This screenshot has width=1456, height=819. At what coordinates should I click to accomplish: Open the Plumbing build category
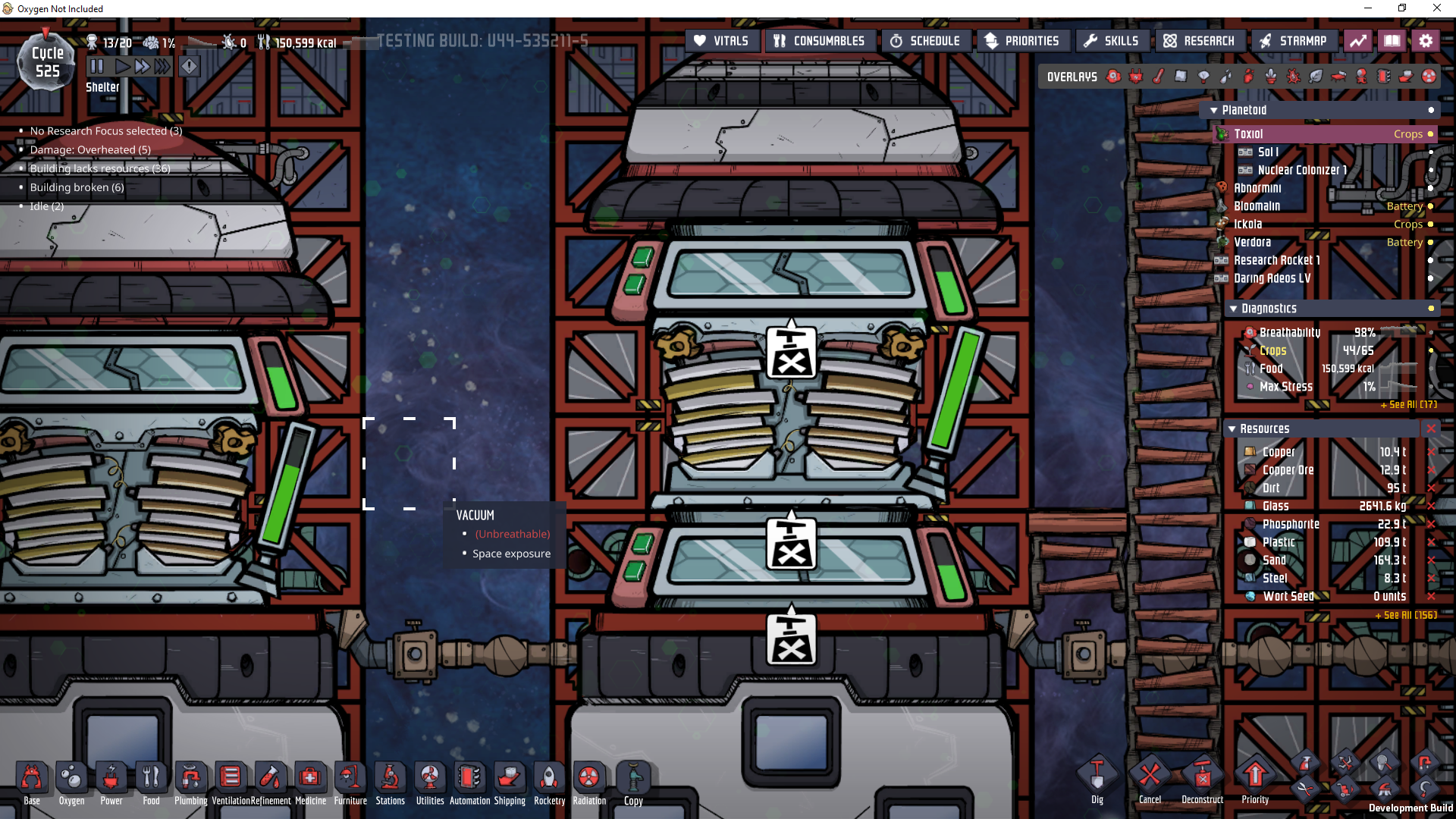191,780
